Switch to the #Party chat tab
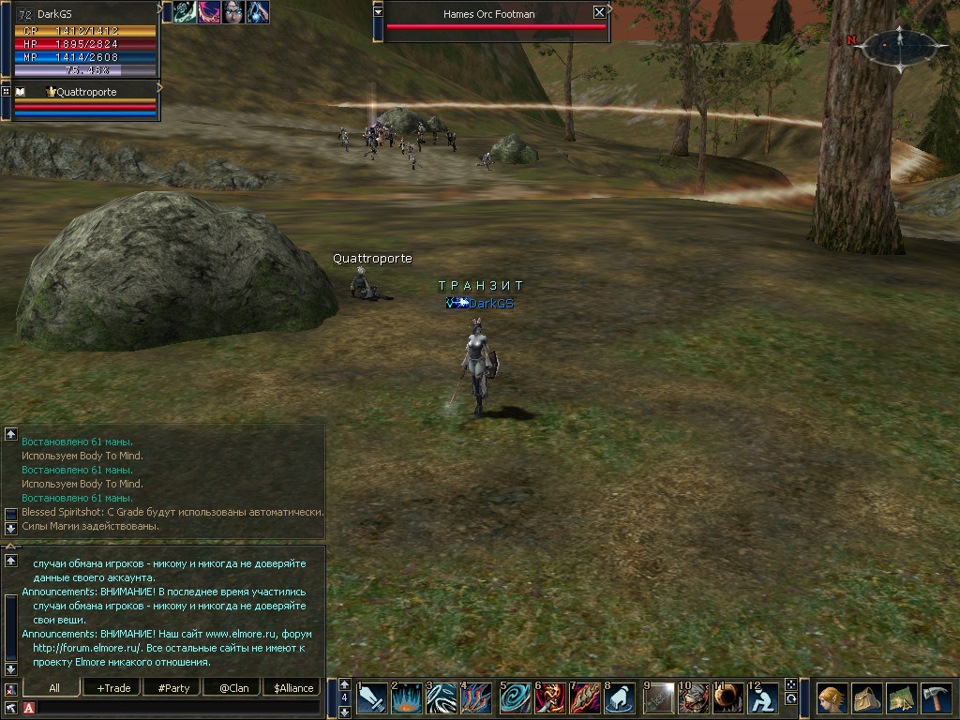 coord(172,688)
